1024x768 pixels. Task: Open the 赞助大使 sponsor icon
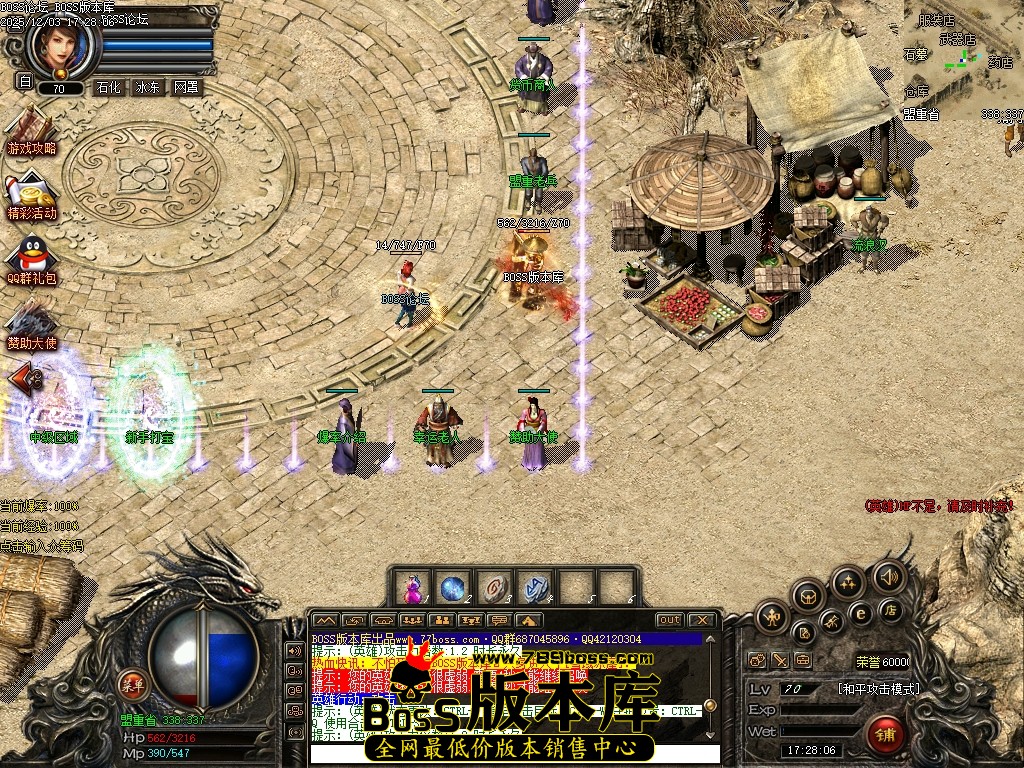[31, 322]
